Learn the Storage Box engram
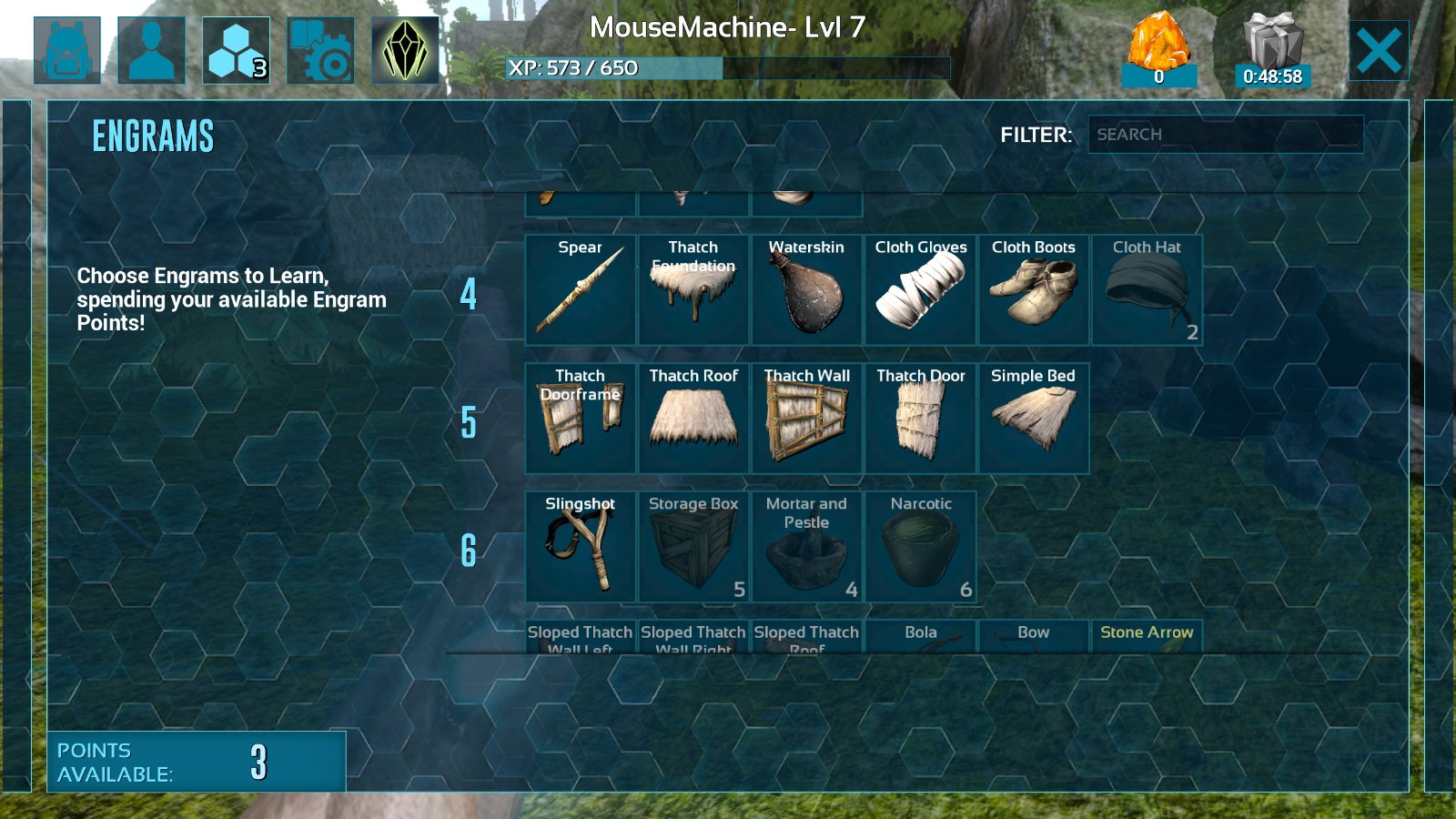The width and height of the screenshot is (1456, 819). pyautogui.click(x=693, y=547)
